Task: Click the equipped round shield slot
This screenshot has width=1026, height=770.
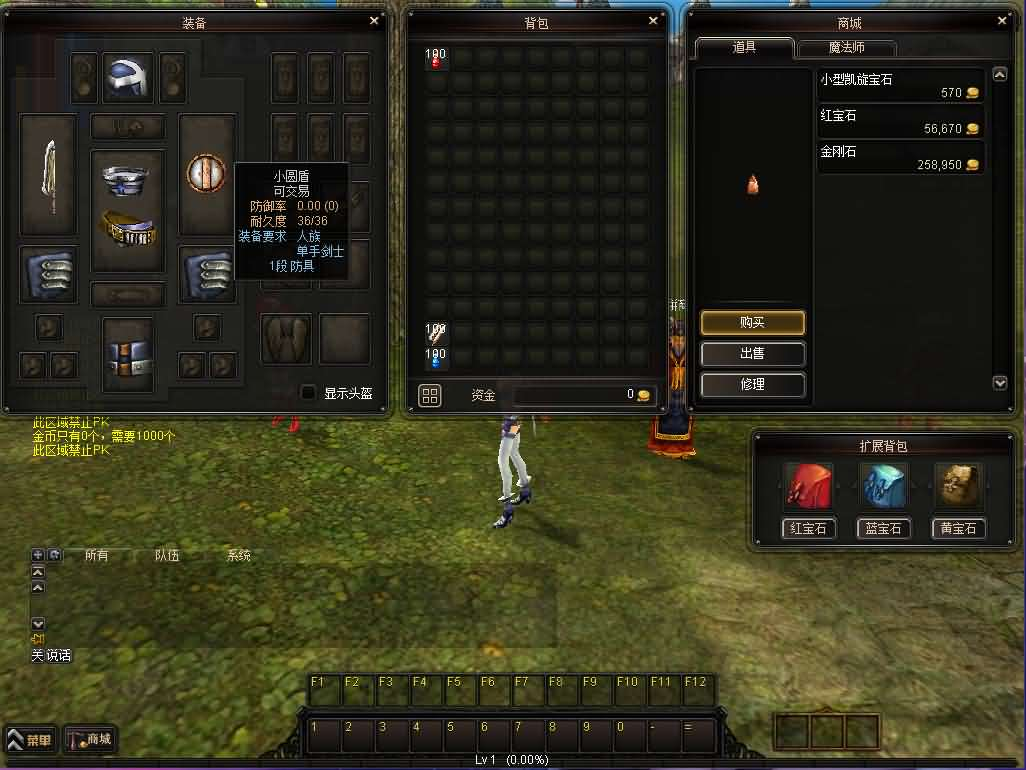Action: tap(206, 174)
